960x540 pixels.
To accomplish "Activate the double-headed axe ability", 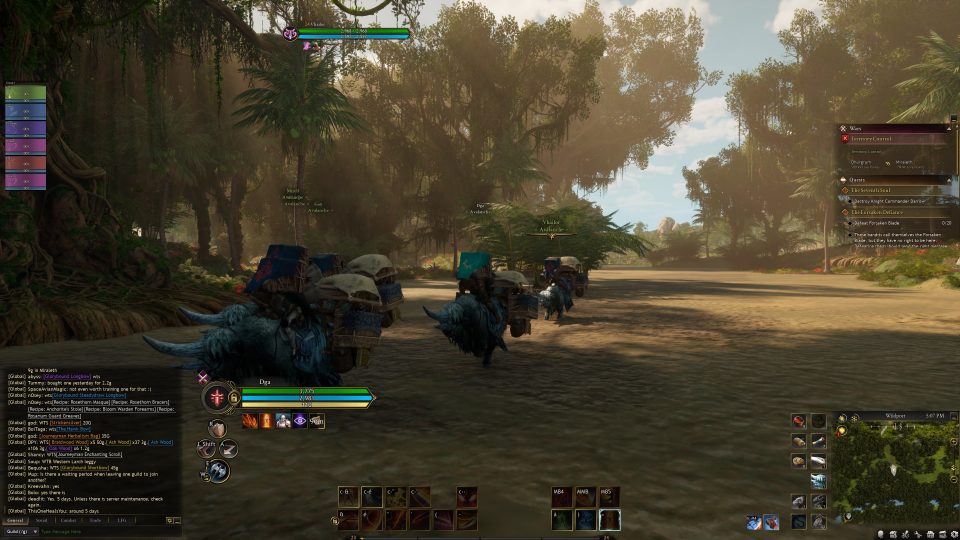I will tap(218, 469).
